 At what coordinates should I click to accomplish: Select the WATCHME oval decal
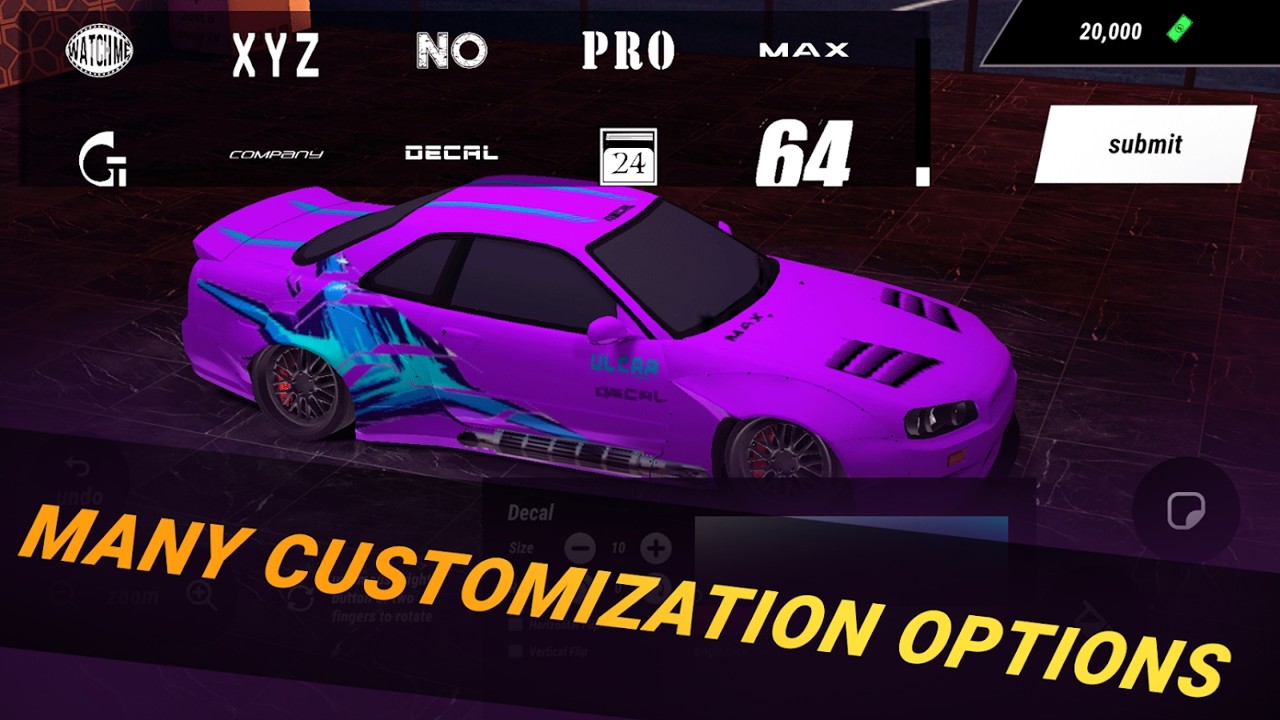(100, 51)
